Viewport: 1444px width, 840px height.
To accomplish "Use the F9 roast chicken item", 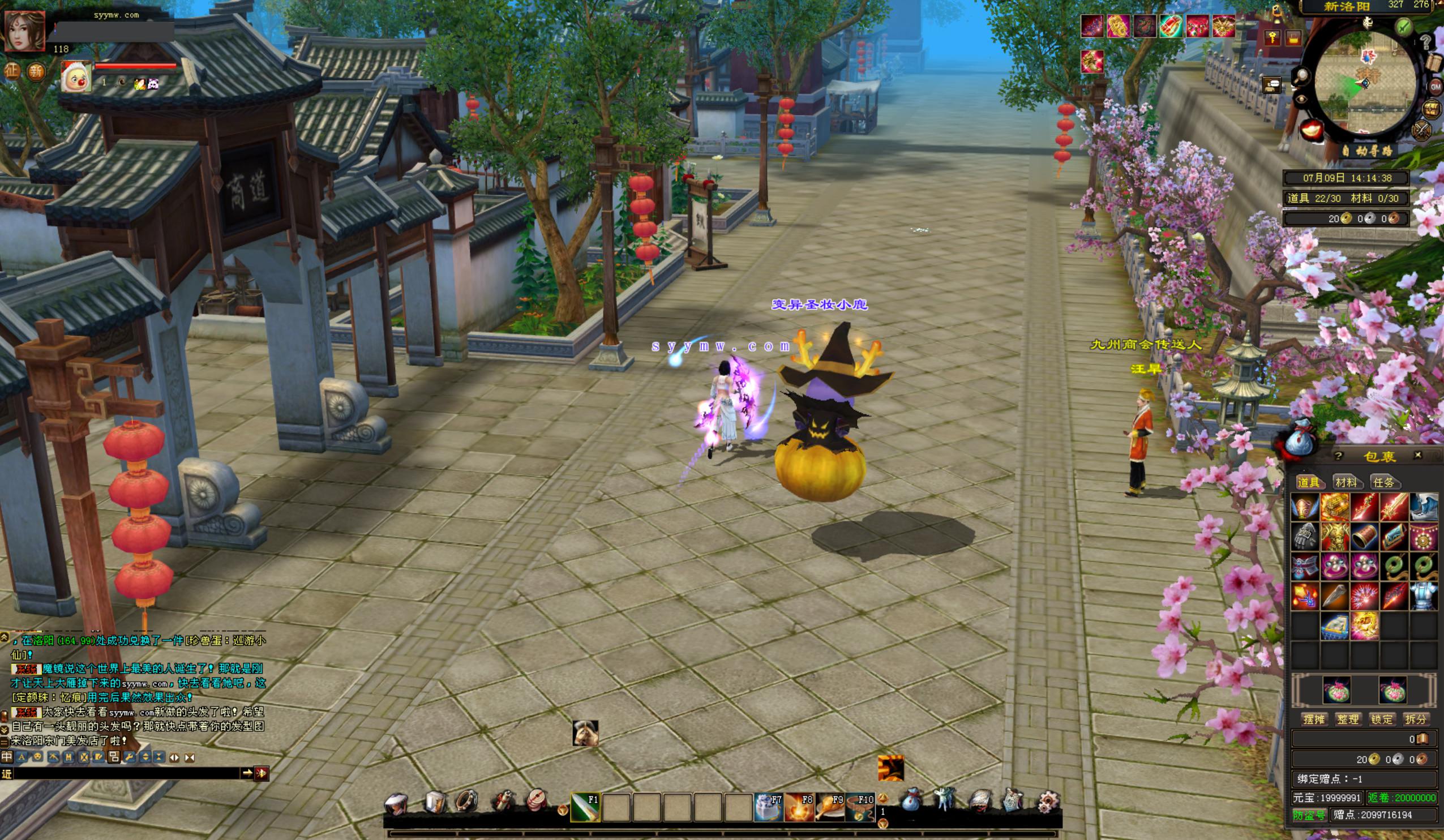I will (x=830, y=807).
